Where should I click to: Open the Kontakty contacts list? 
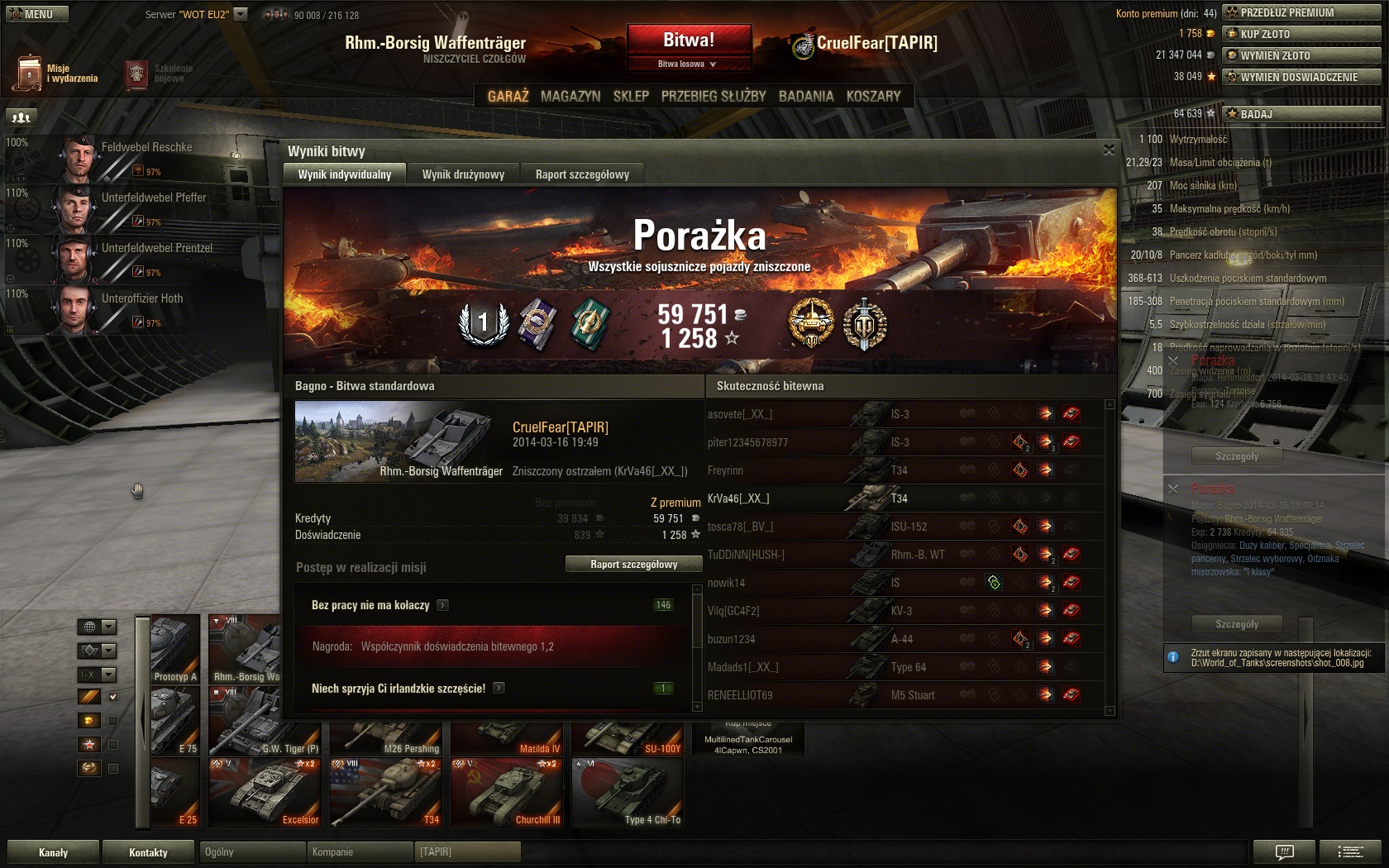click(x=148, y=852)
